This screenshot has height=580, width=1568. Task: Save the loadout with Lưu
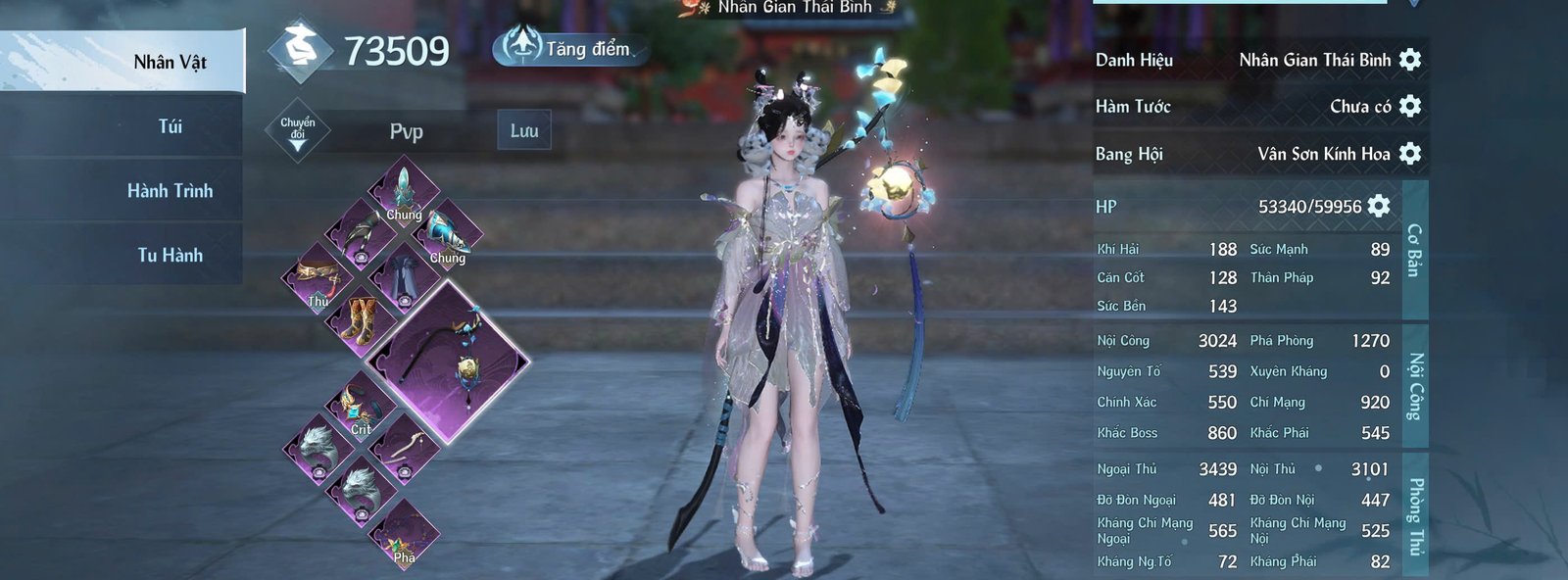pyautogui.click(x=524, y=131)
